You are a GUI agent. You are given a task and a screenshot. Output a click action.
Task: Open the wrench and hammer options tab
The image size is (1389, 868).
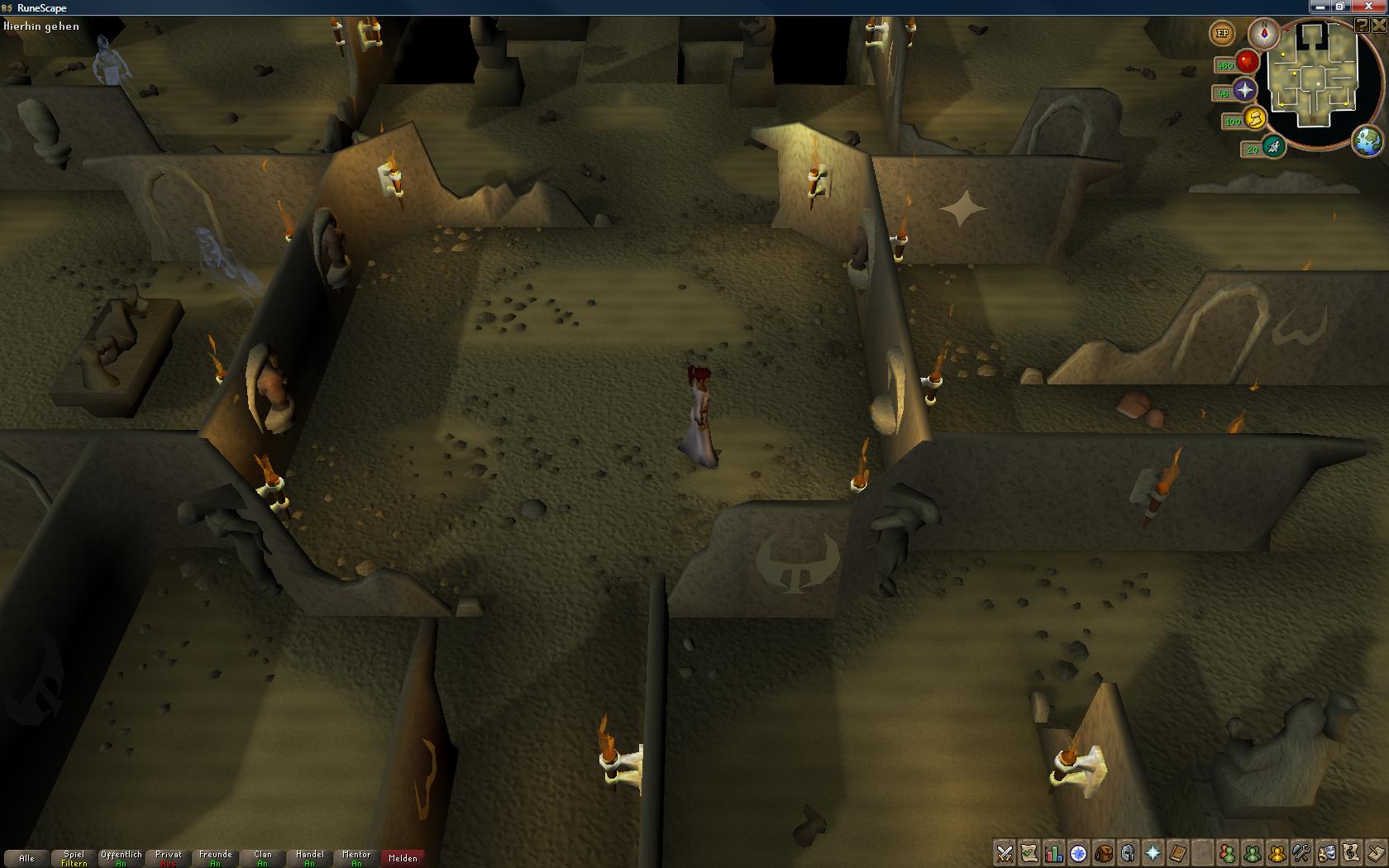coord(1302,853)
